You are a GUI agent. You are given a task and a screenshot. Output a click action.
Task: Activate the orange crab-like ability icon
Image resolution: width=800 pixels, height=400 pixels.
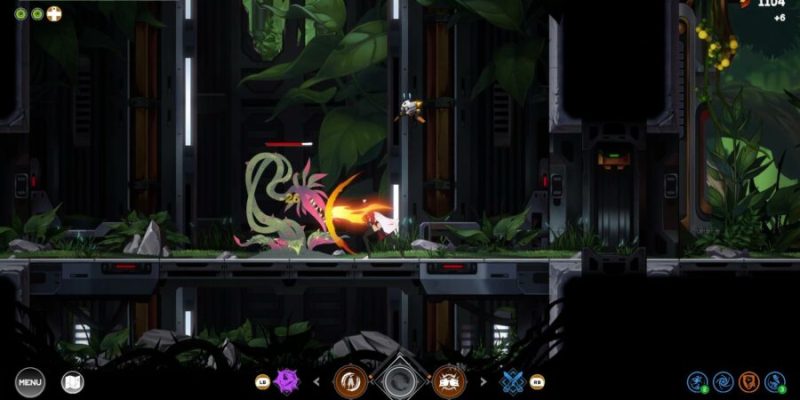coord(449,380)
